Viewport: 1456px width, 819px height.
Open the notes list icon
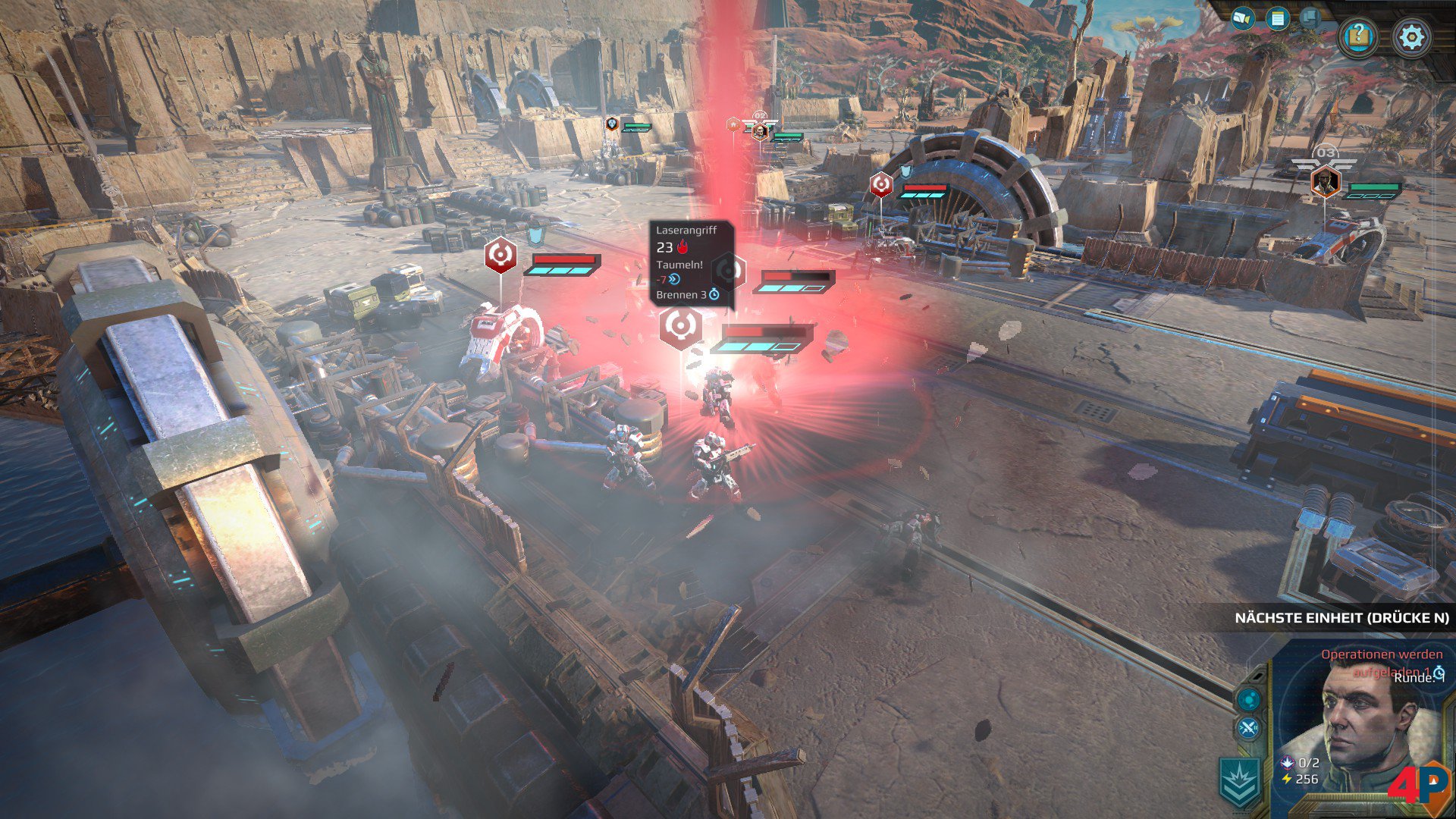1278,18
